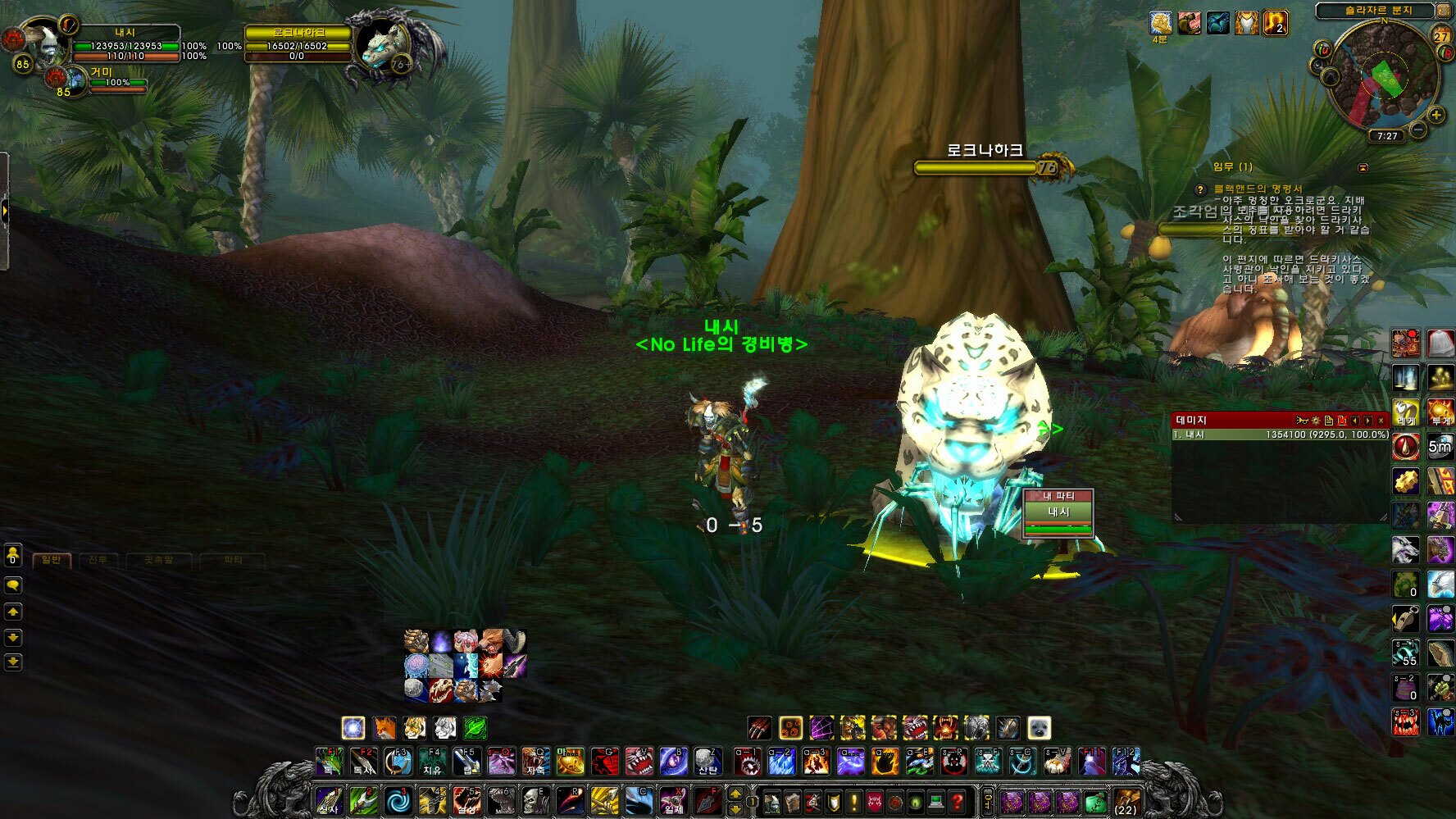Image resolution: width=1456 pixels, height=819 pixels.
Task: Click the 내시 row in the damage meter
Action: tap(1279, 435)
